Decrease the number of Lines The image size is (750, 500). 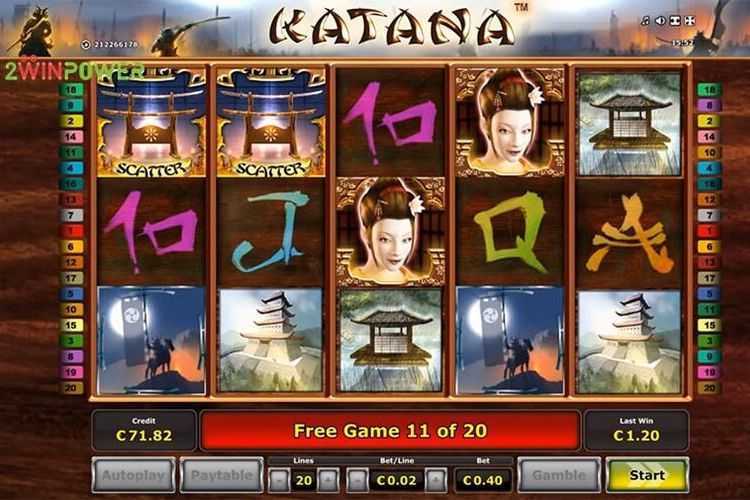[x=277, y=479]
